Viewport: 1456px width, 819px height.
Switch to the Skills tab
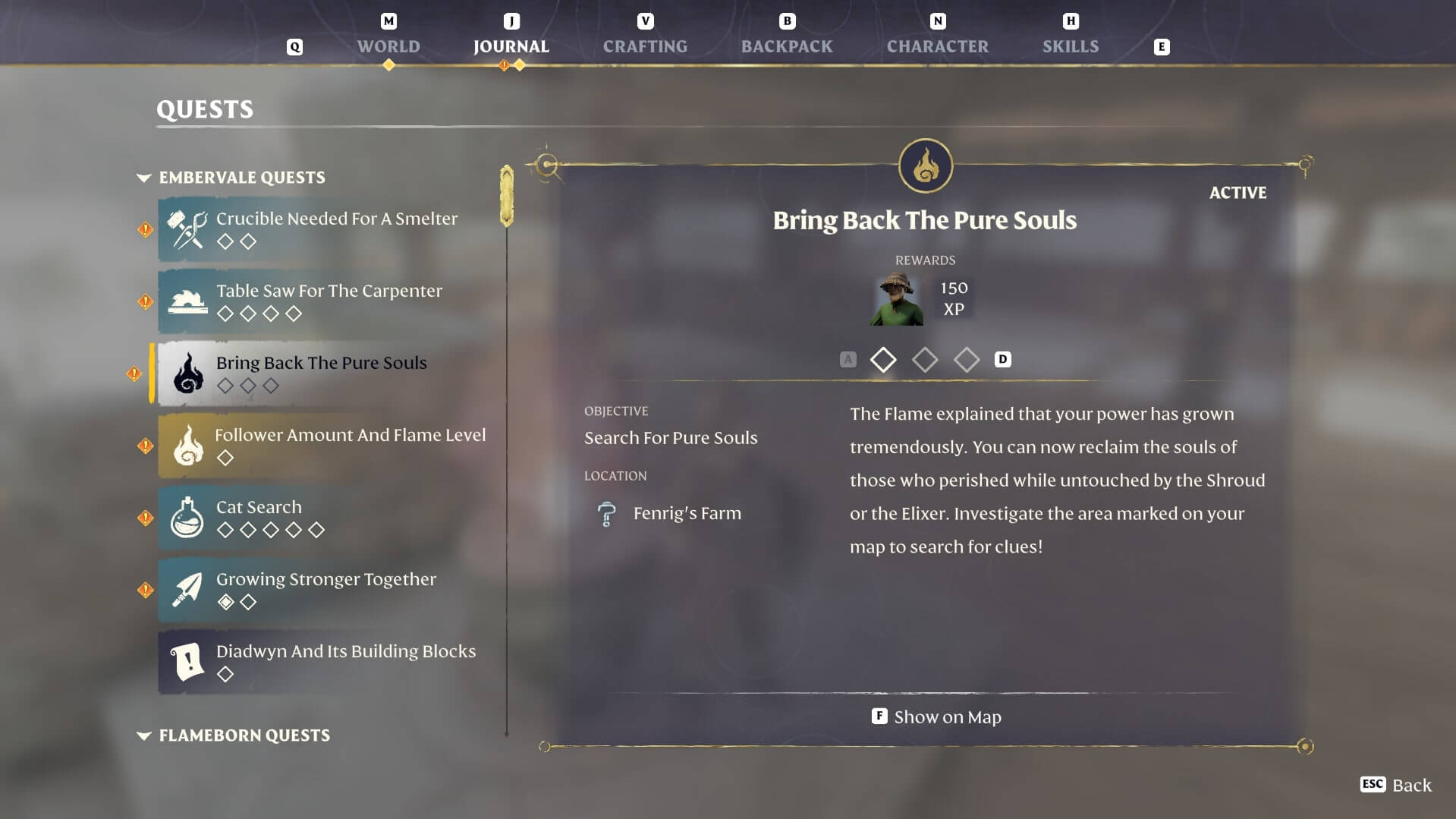click(1070, 46)
